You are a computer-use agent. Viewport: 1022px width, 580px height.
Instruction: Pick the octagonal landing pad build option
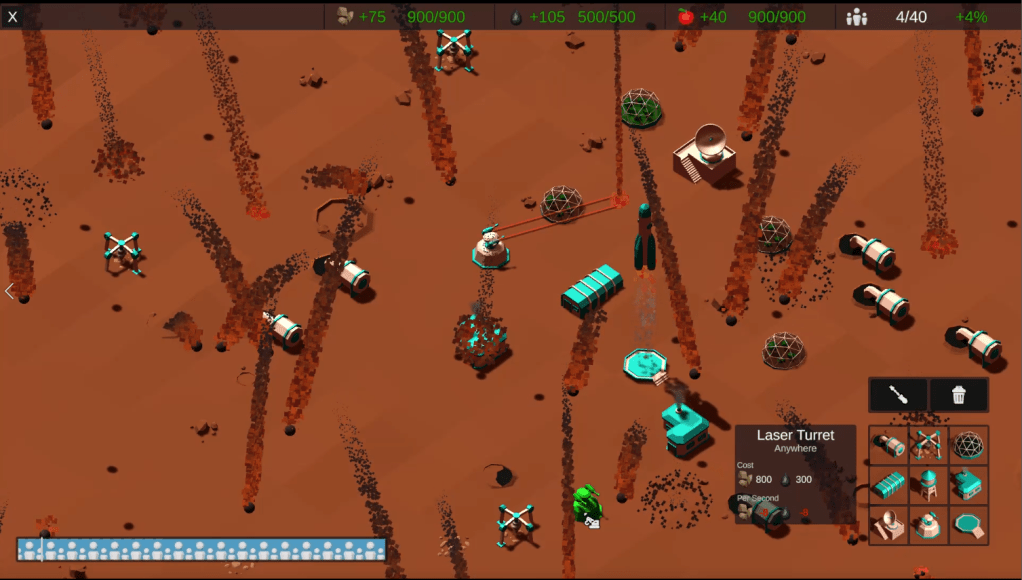(968, 525)
